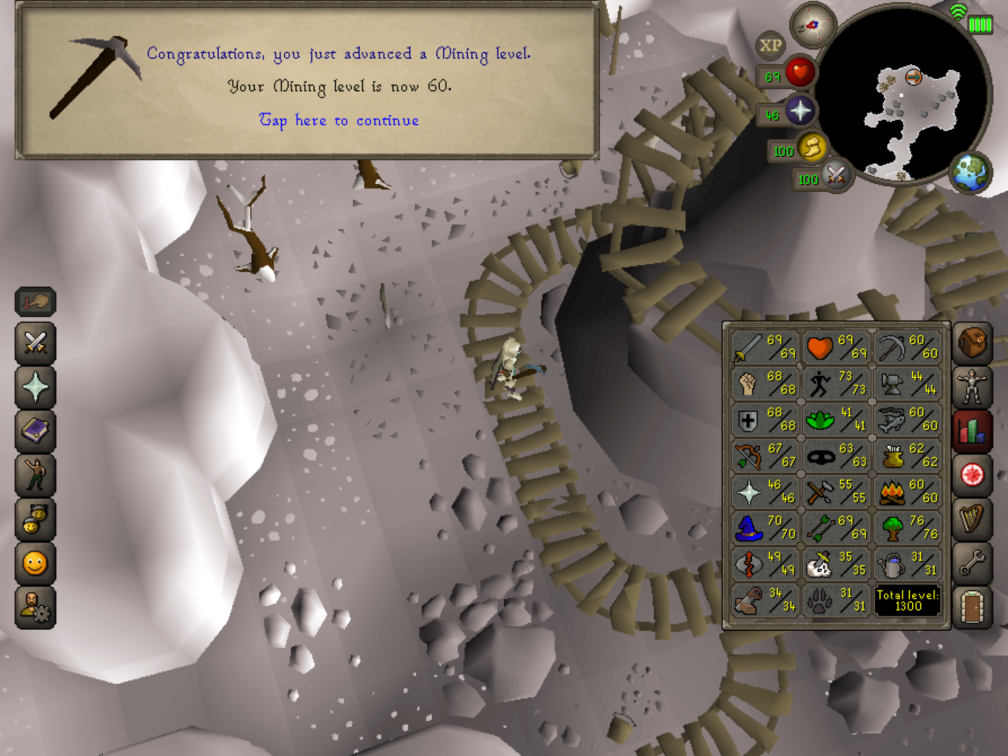Tap here to continue the level-up dialogue
Viewport: 1008px width, 756px height.
point(339,121)
